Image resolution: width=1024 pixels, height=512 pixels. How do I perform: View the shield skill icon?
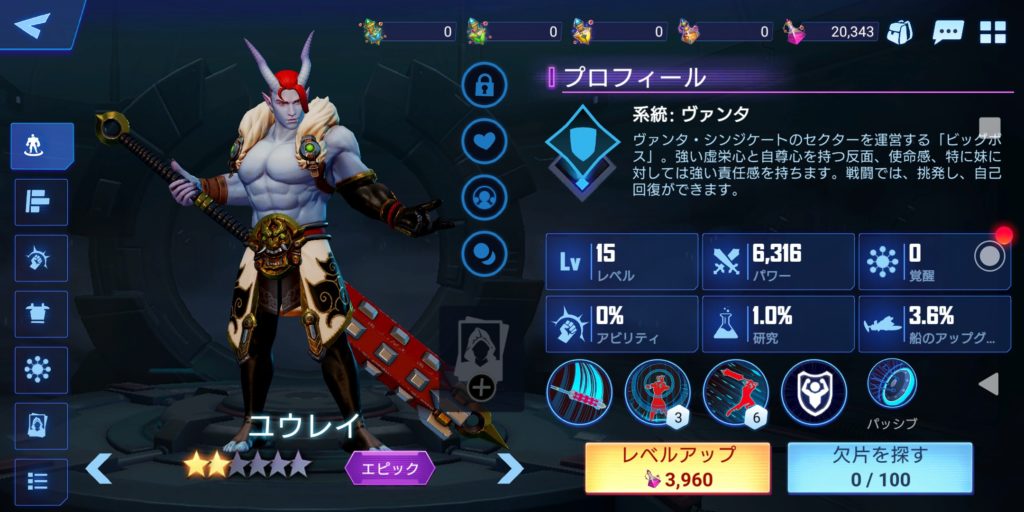pos(814,391)
